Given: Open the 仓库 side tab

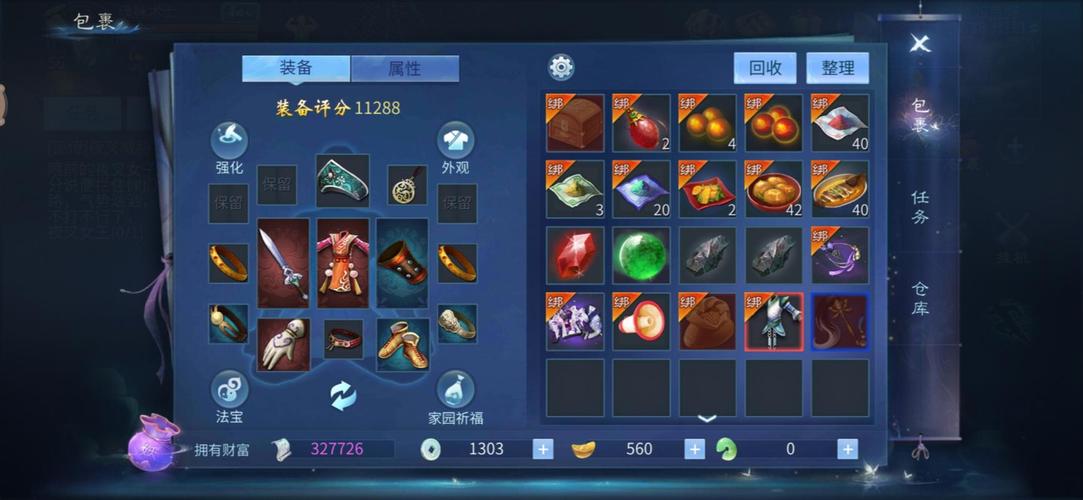Looking at the screenshot, I should click(920, 298).
